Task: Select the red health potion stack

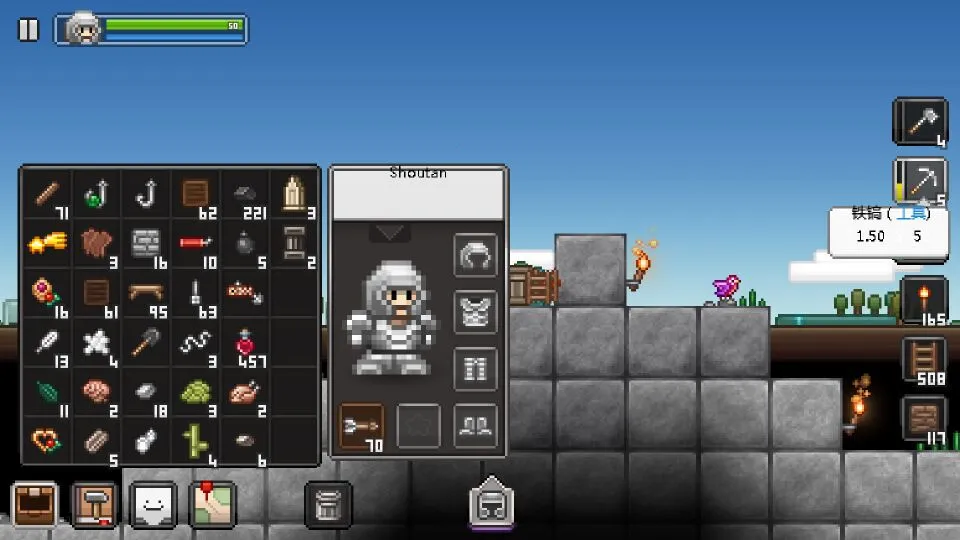Action: (x=245, y=343)
